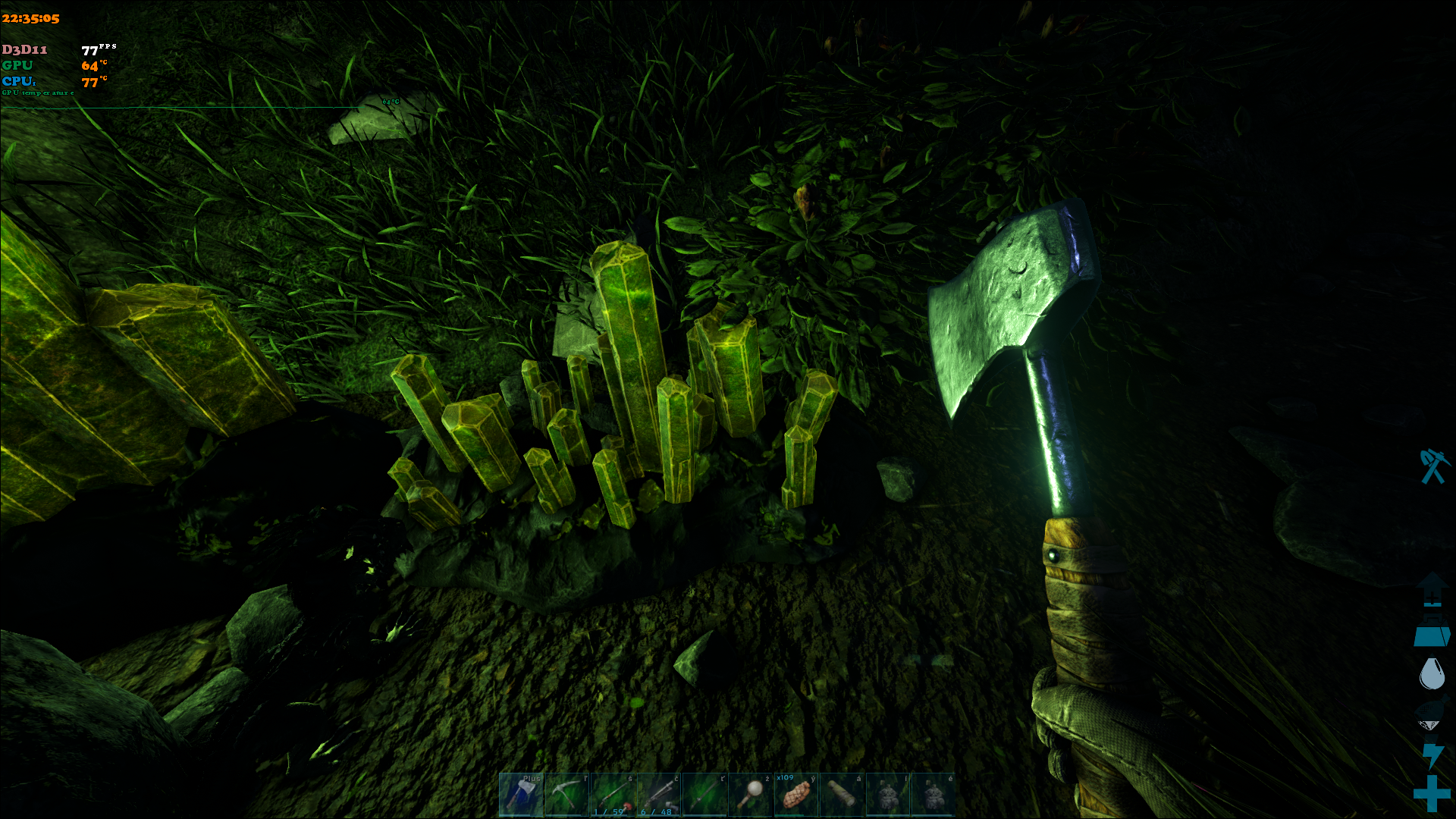Equip the spyglass from the hotbar

(842, 794)
